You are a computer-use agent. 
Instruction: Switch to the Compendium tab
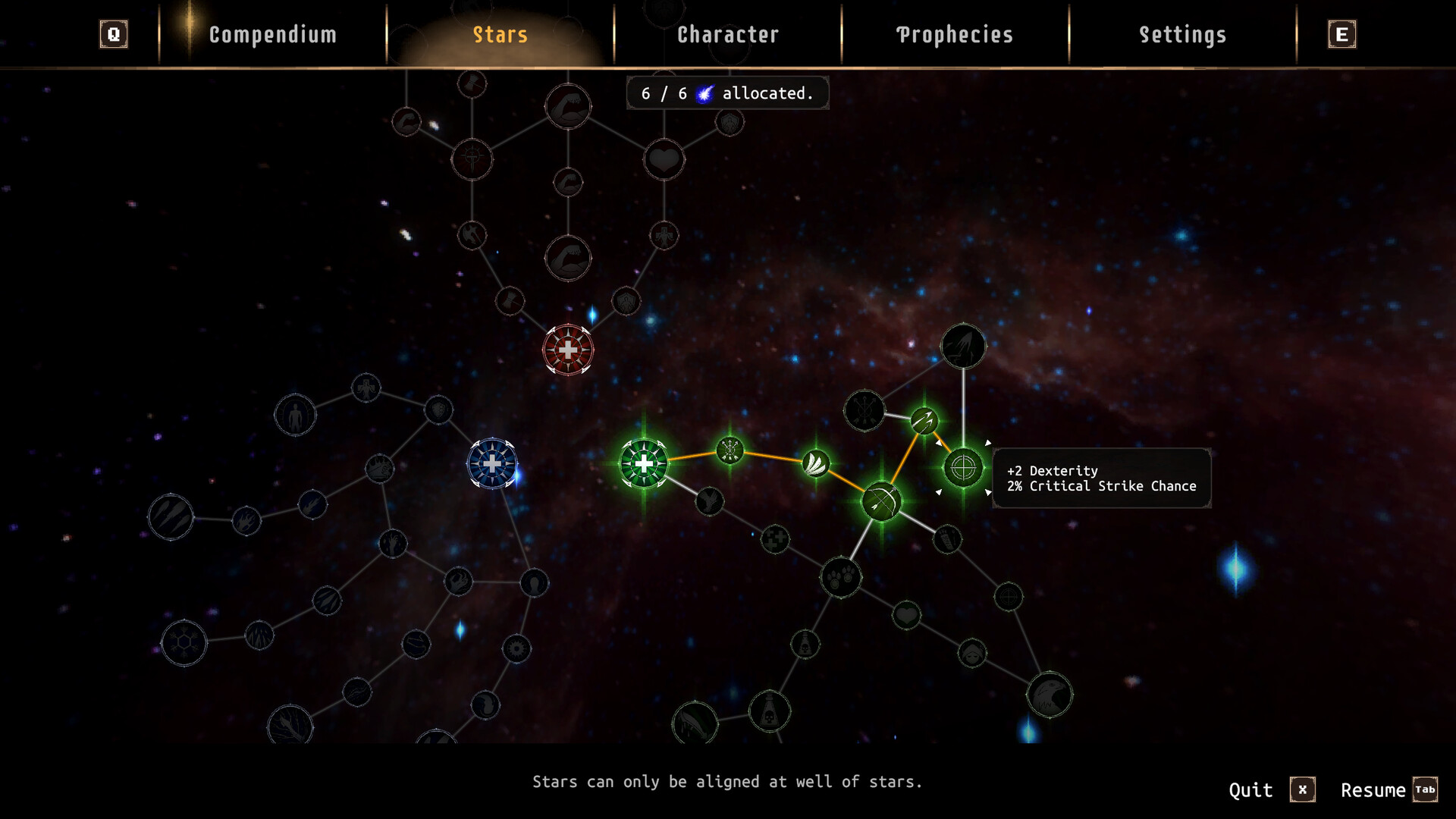[x=272, y=34]
